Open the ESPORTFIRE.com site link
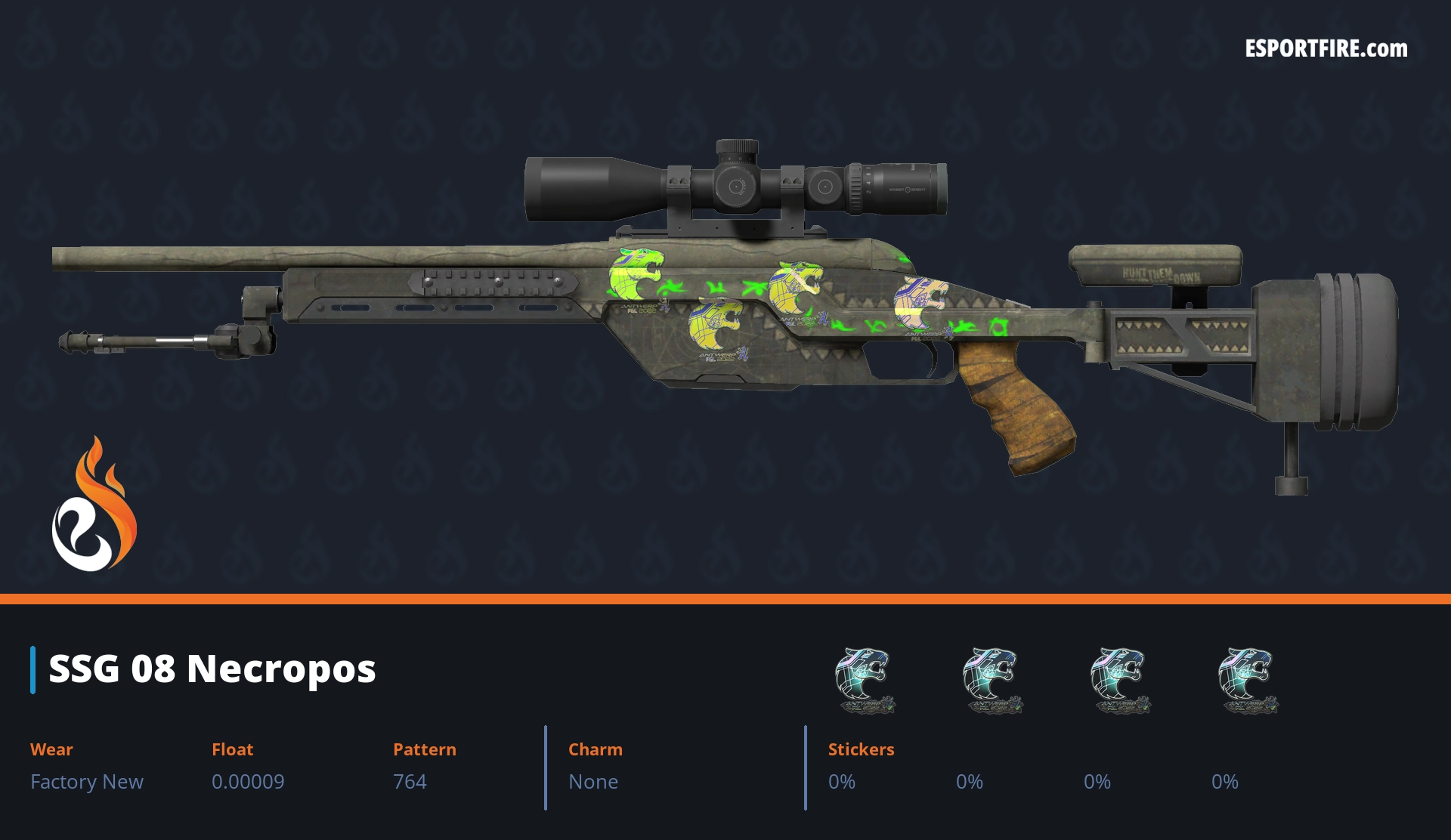 [1326, 49]
